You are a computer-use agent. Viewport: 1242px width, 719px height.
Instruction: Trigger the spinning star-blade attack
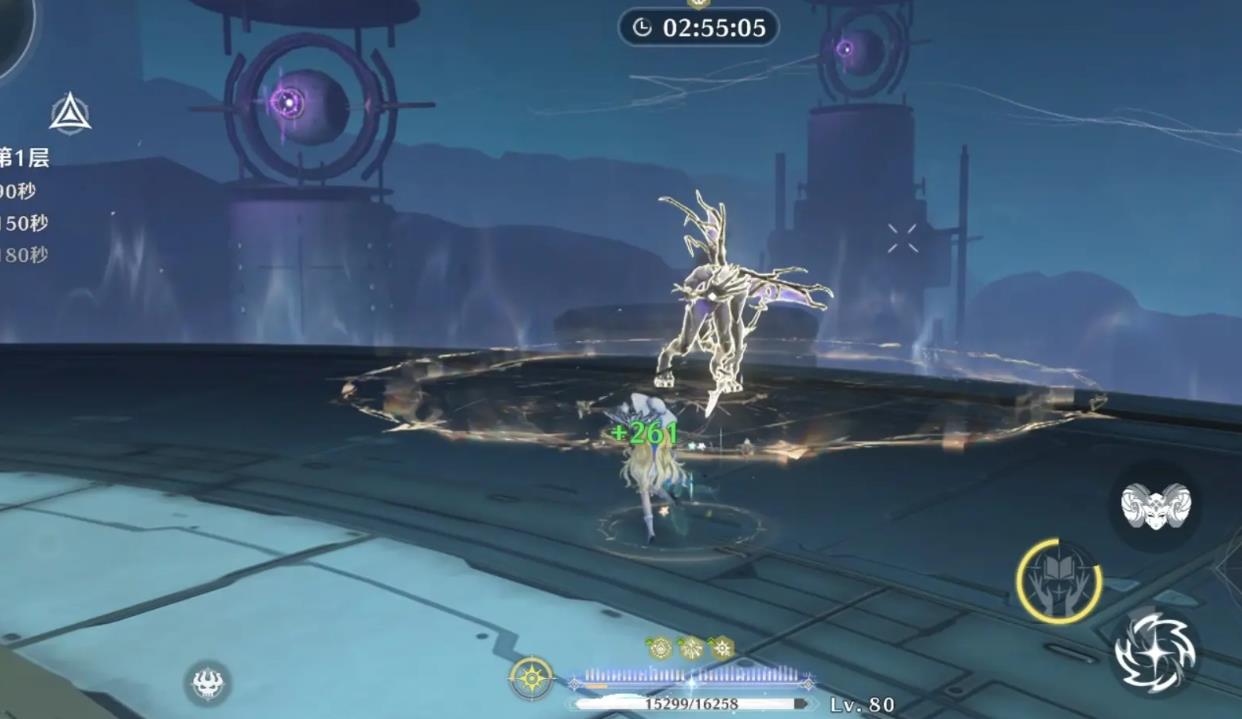point(1155,650)
